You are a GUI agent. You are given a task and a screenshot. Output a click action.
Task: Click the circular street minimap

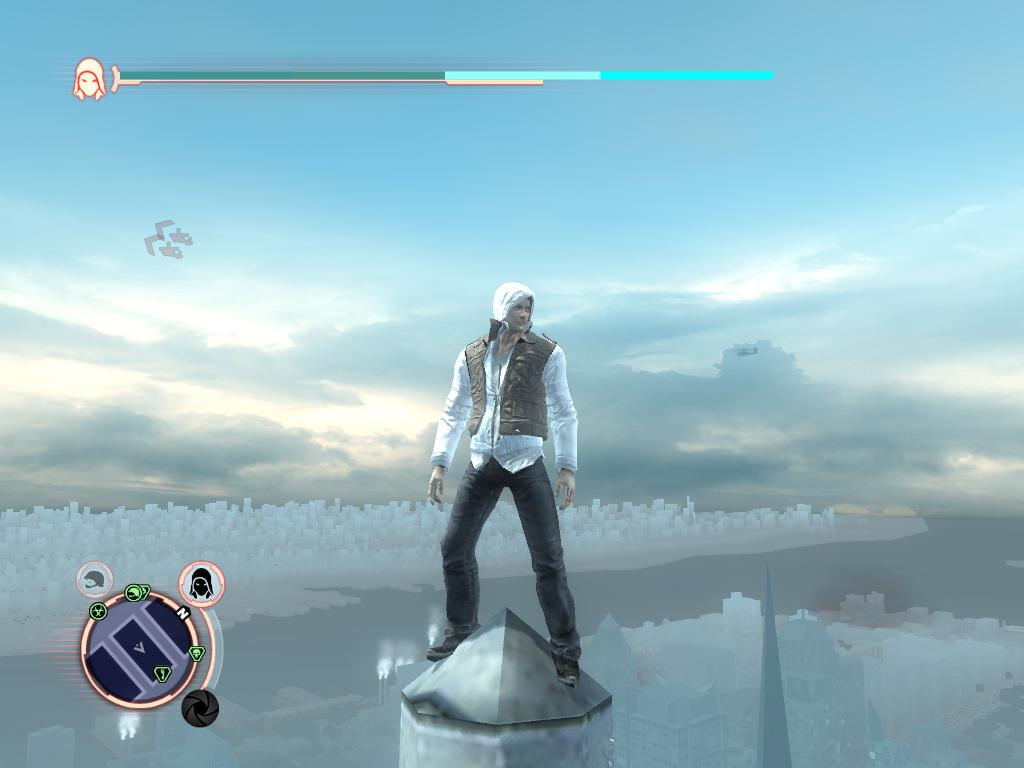(141, 651)
